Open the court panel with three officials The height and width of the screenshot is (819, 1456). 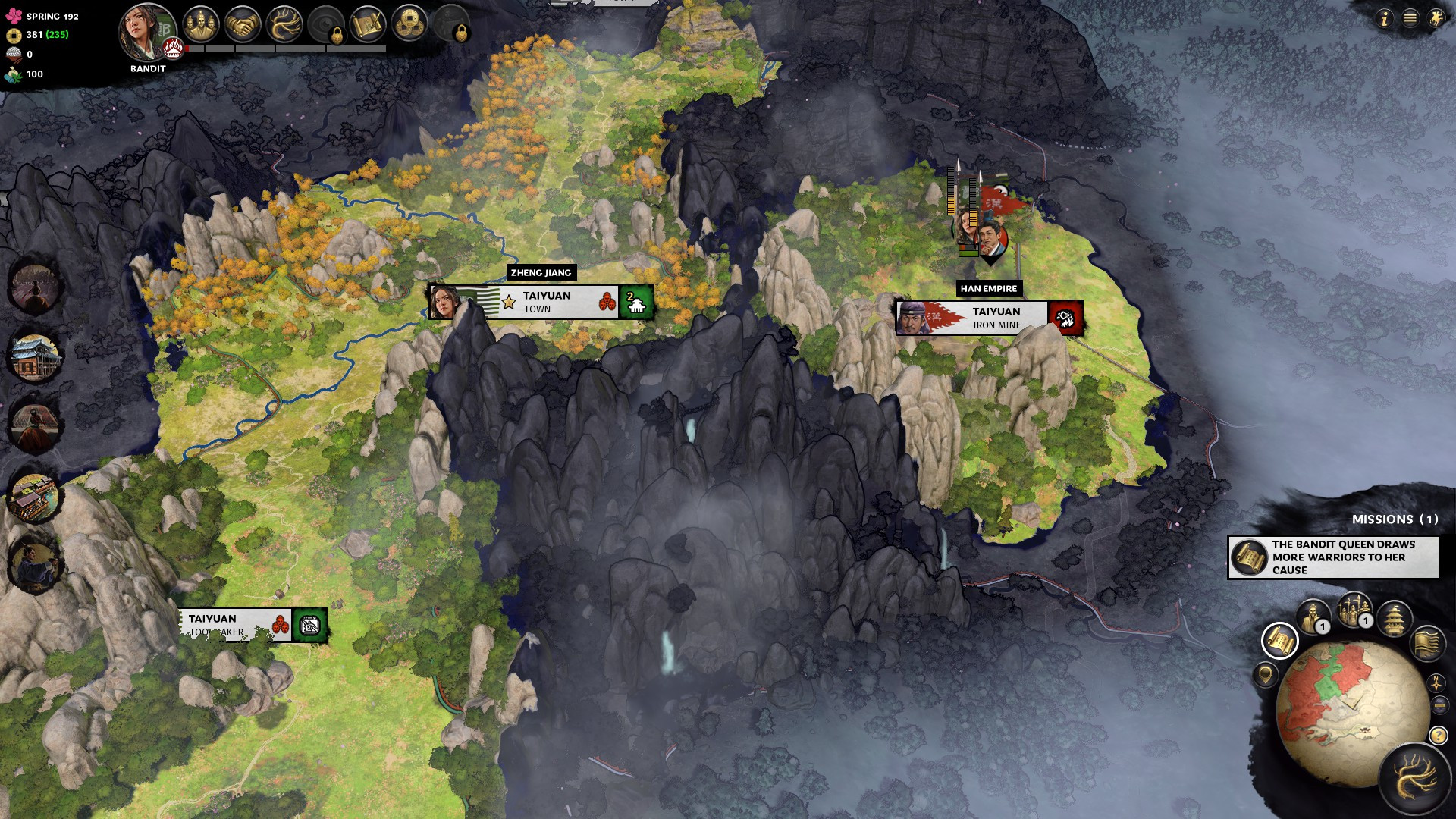pos(200,25)
